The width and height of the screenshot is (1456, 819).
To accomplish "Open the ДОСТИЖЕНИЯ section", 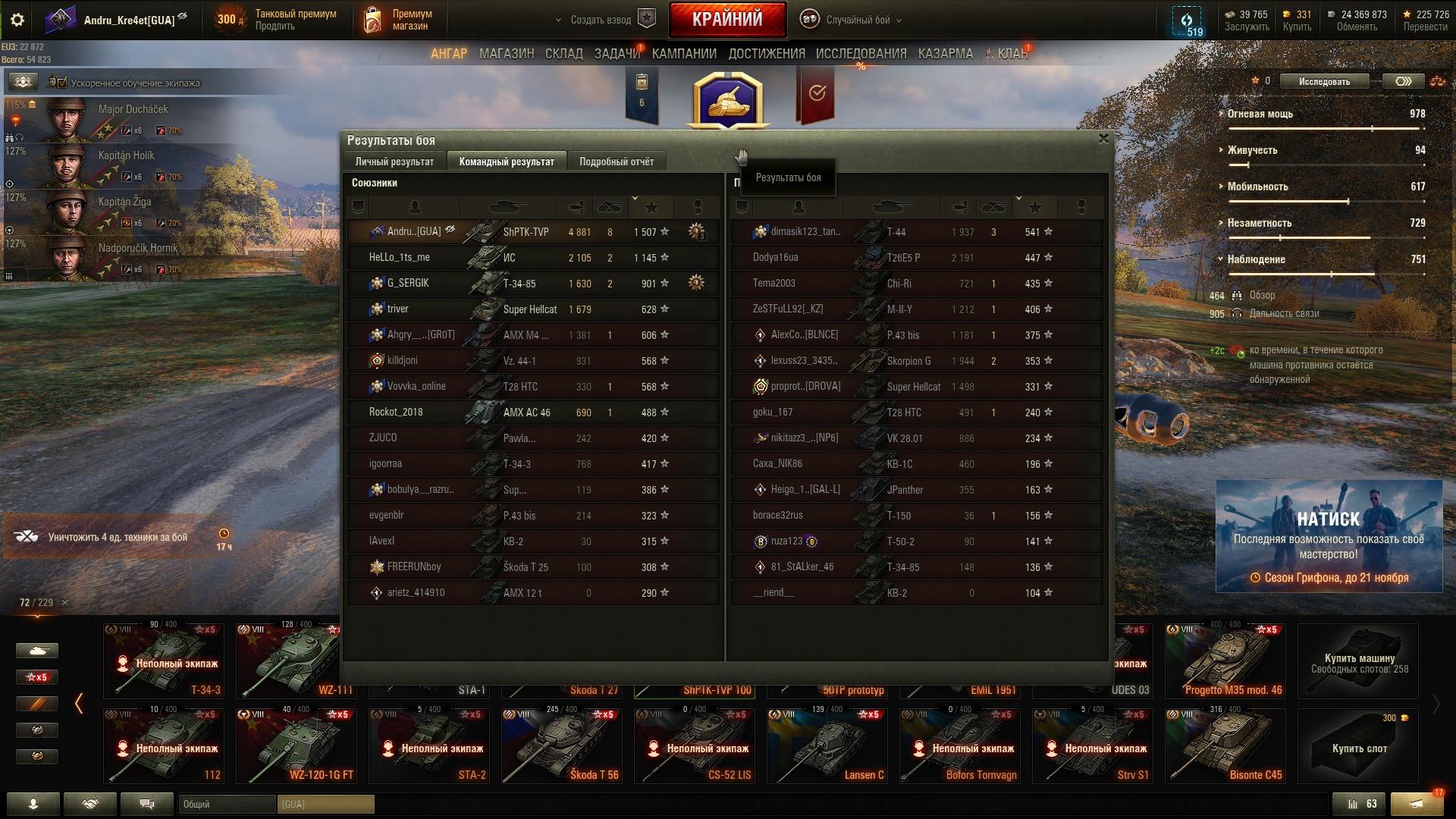I will point(766,54).
